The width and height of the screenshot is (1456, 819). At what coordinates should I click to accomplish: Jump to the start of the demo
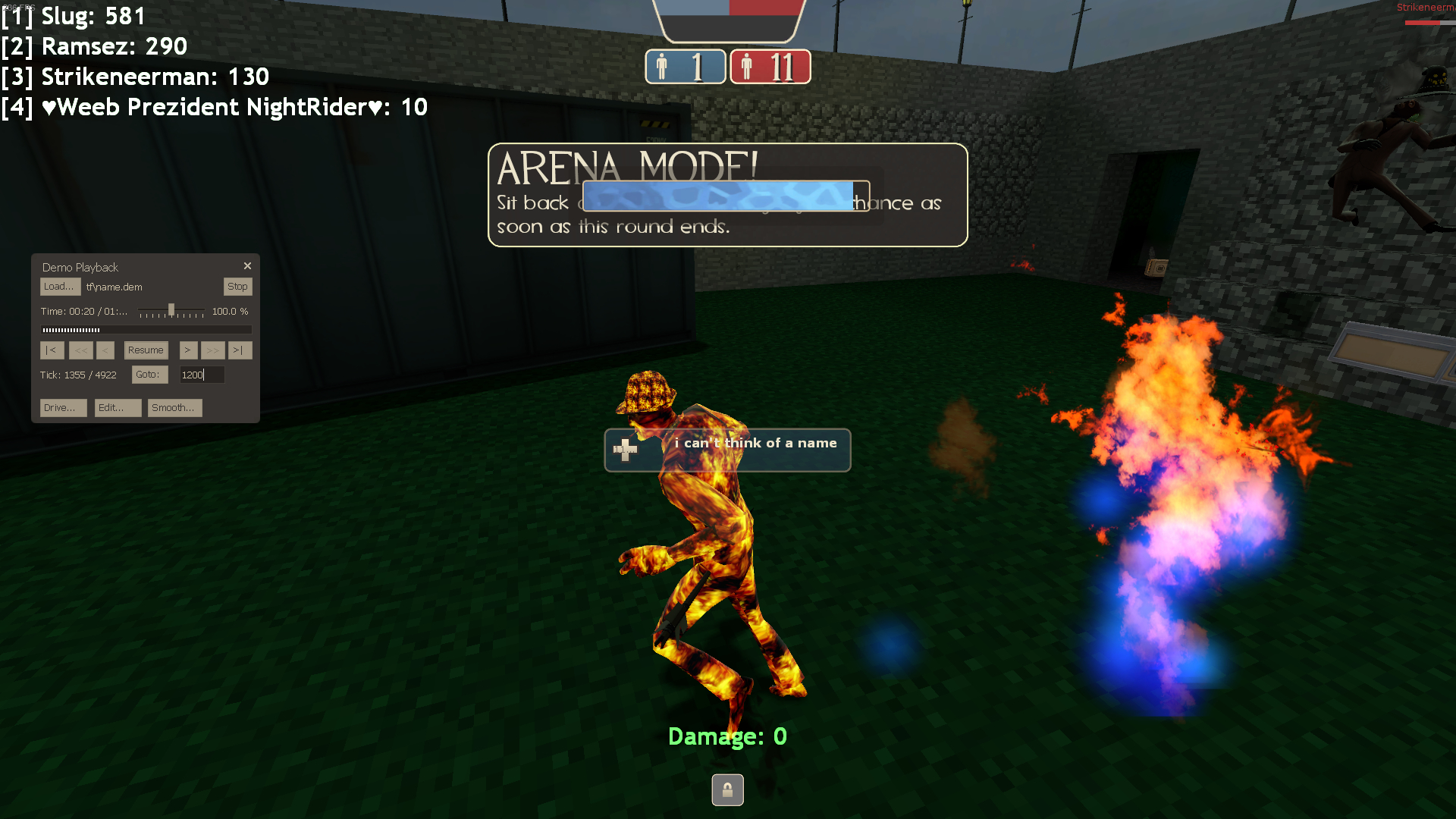(x=52, y=350)
